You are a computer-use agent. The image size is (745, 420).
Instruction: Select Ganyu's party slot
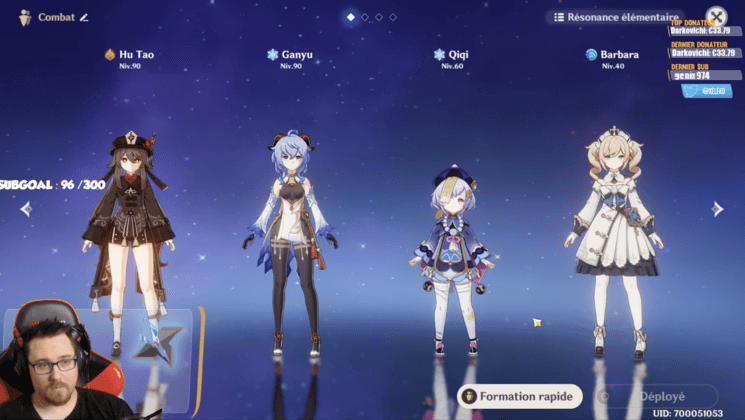291,240
